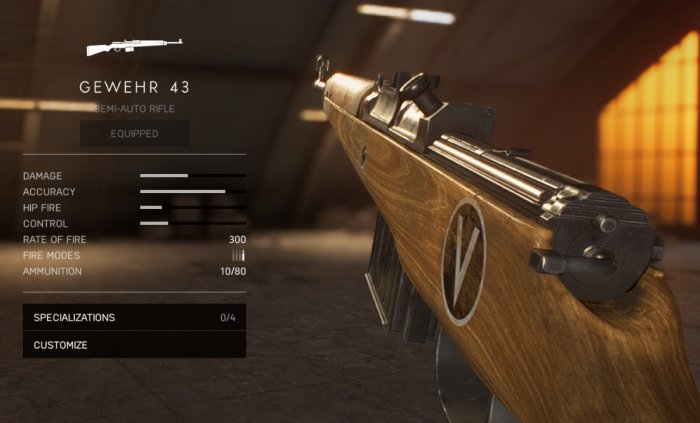Click the Equipped button
Screen dimensions: 700x423
click(134, 133)
